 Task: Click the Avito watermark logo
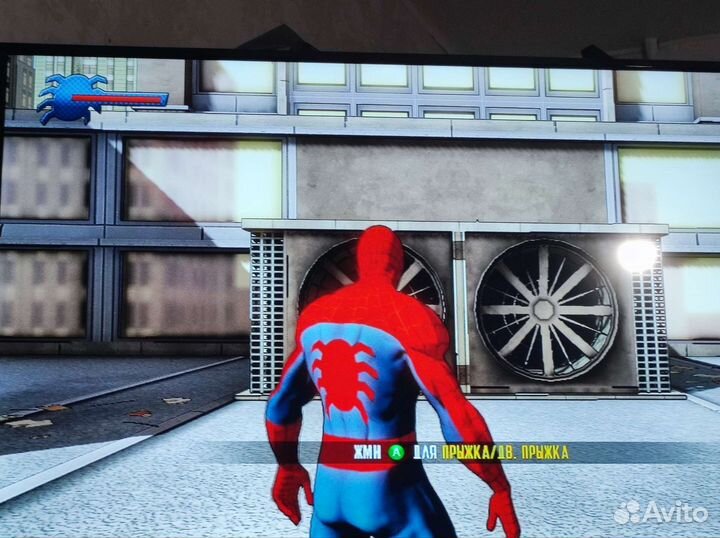click(x=659, y=511)
